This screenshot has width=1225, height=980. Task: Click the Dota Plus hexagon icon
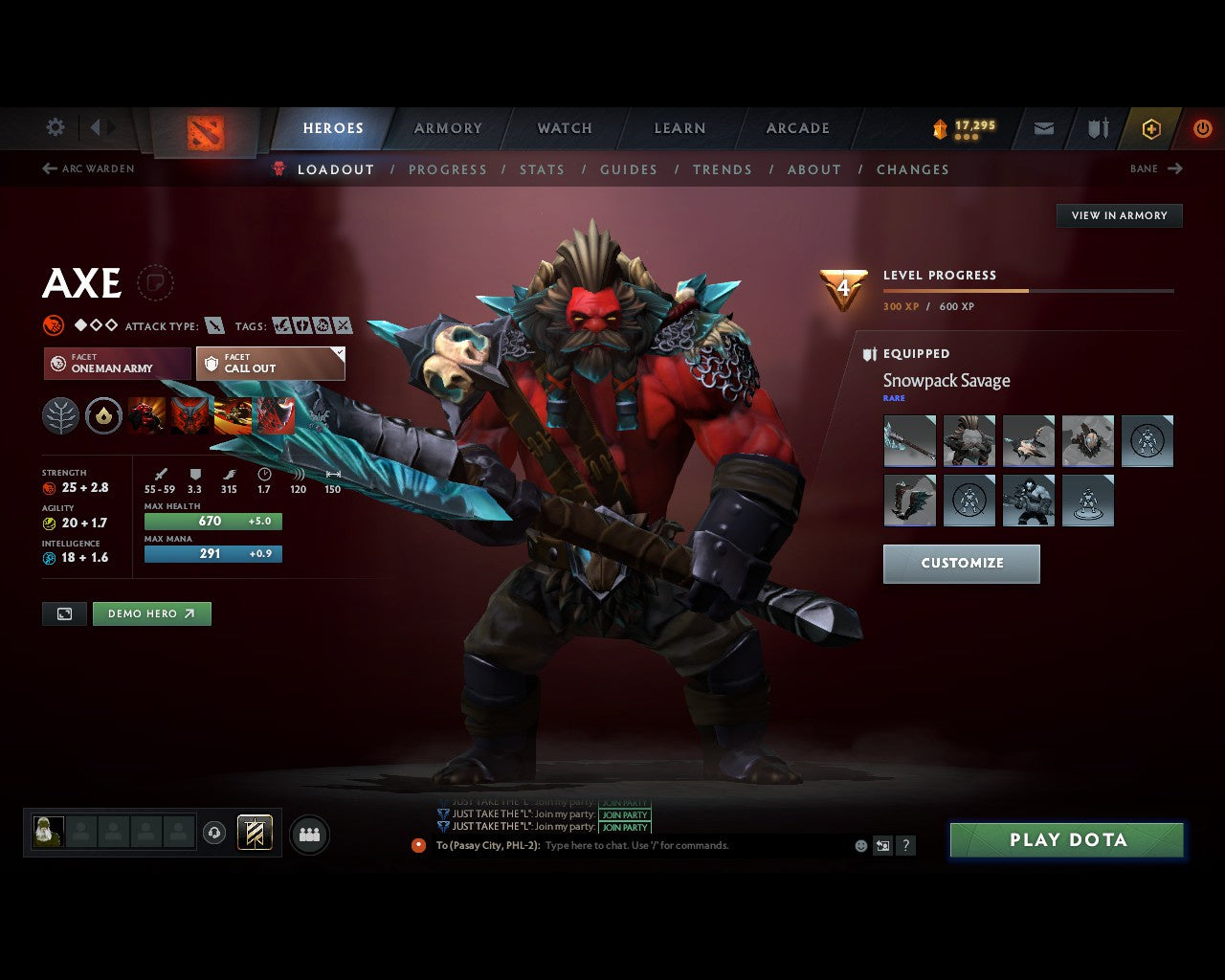pos(1151,128)
